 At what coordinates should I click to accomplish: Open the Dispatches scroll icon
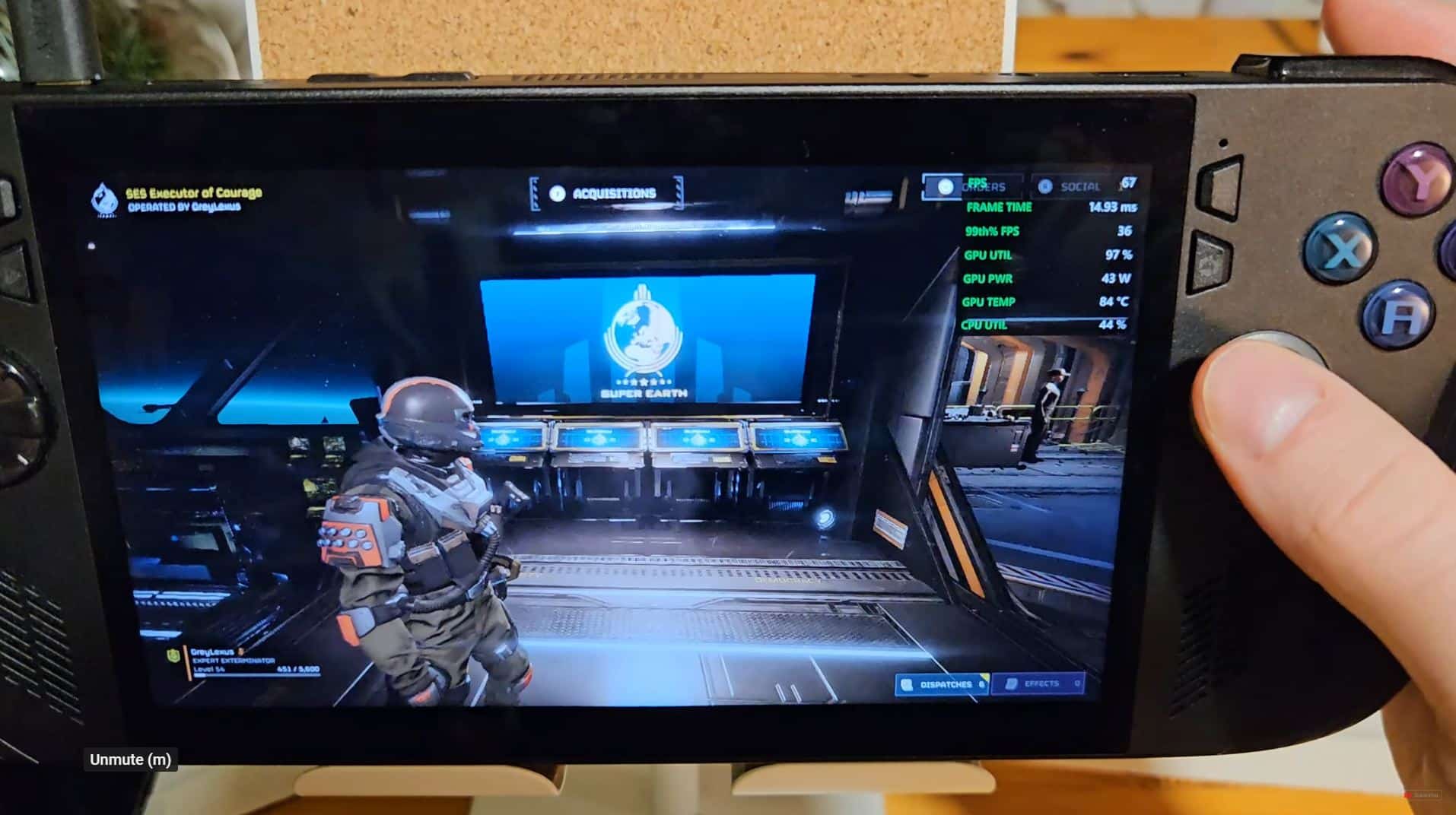907,683
